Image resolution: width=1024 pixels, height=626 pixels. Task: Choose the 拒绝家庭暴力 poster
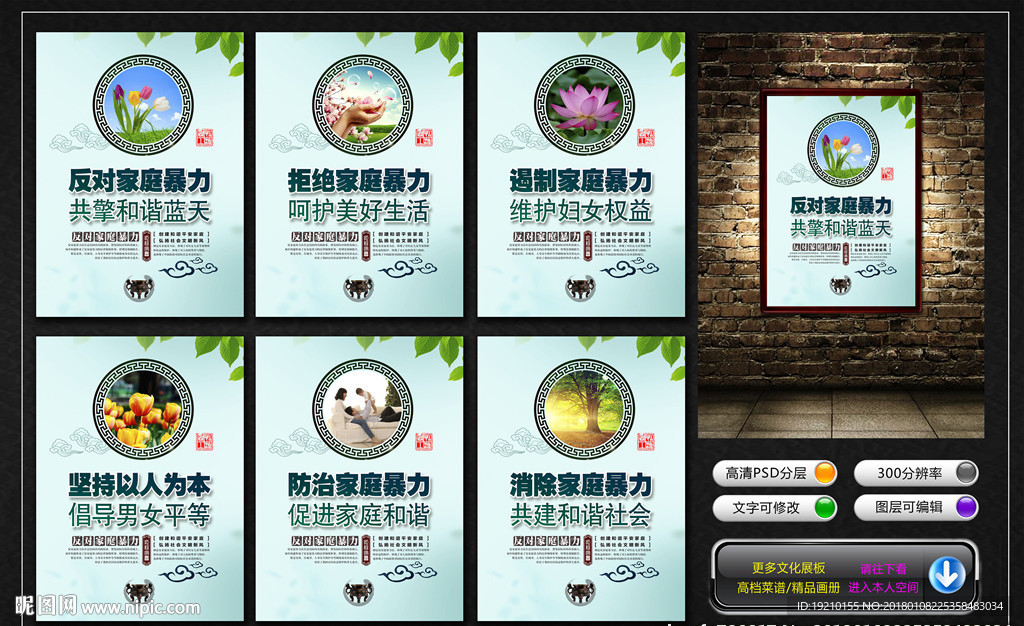(x=359, y=175)
